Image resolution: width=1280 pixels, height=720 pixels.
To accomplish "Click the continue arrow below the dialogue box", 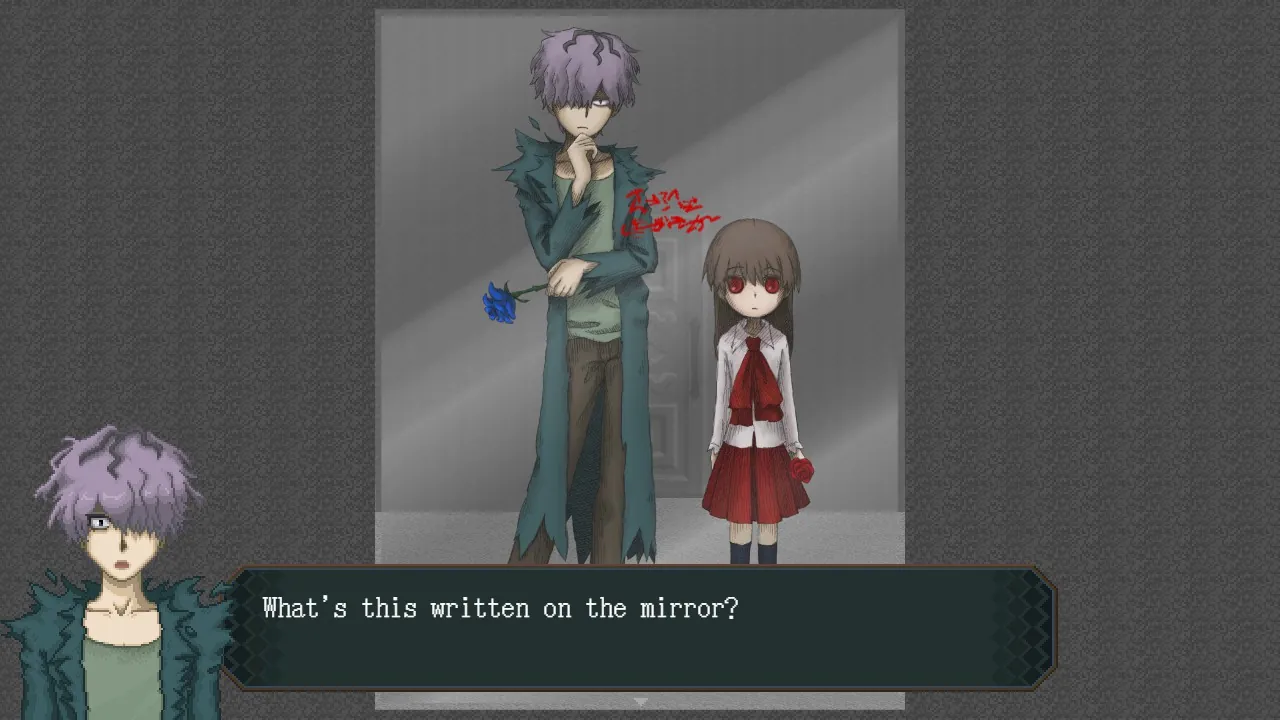I will coord(639,701).
